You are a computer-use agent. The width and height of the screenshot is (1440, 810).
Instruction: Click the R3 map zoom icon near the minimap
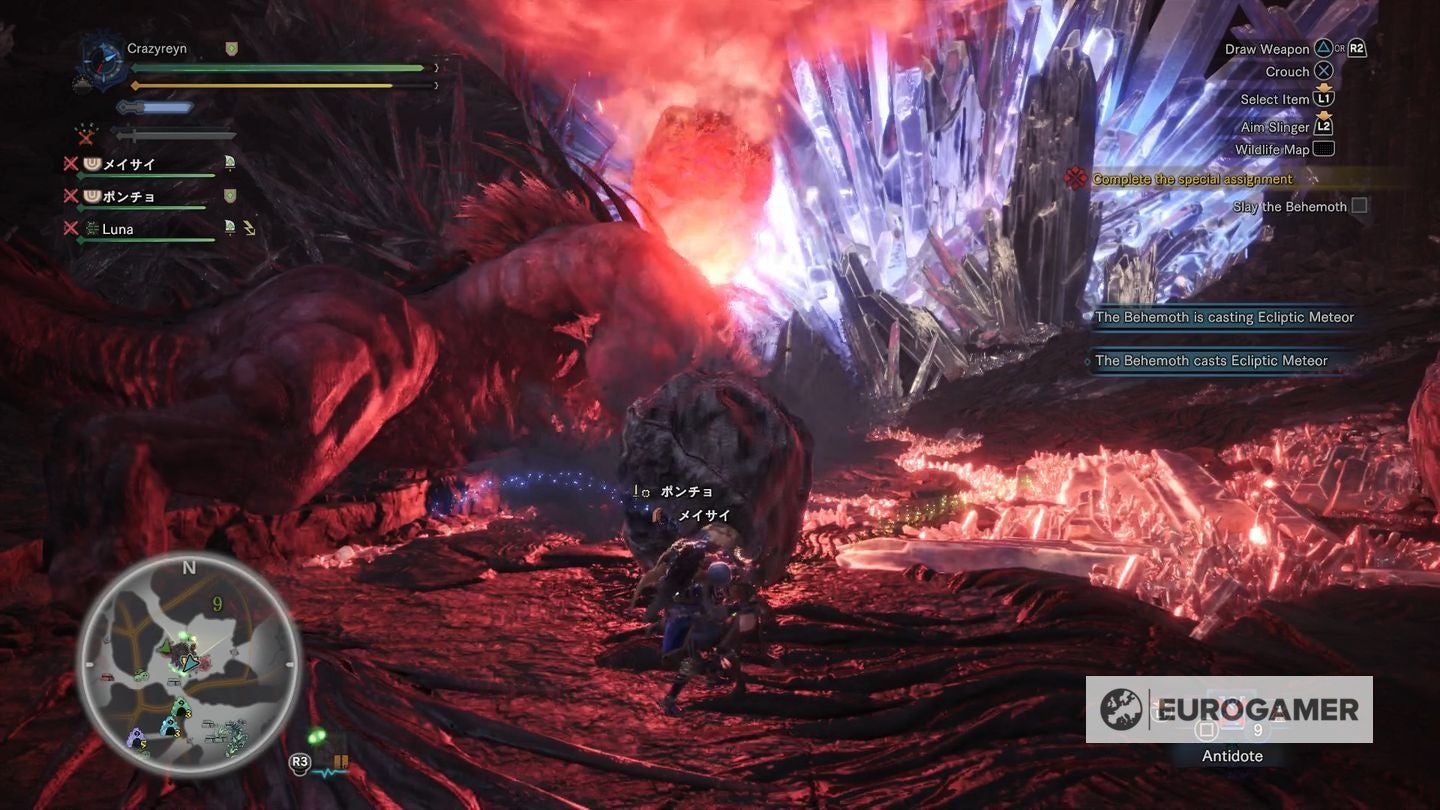click(x=300, y=761)
